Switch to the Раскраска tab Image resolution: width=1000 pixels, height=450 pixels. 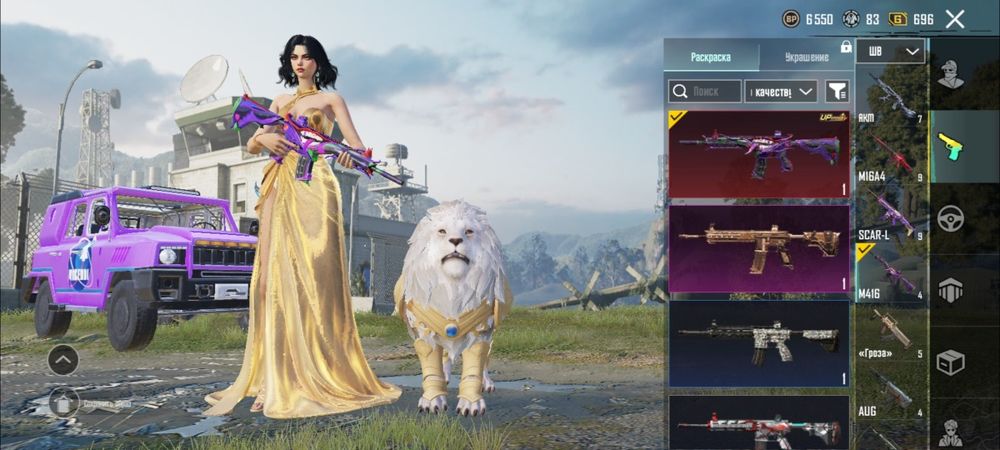(x=711, y=57)
